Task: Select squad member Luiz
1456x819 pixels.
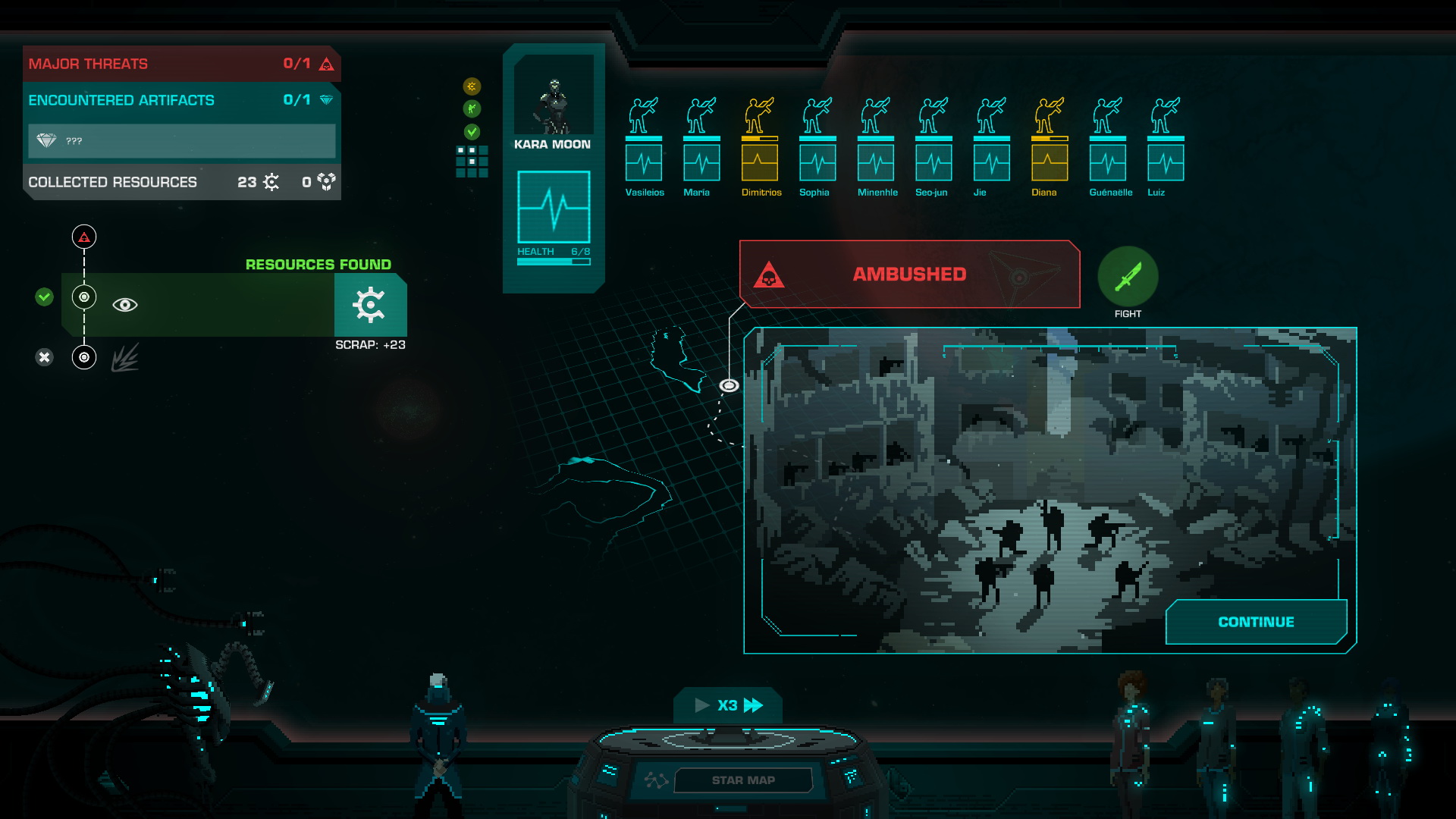Action: pyautogui.click(x=1166, y=144)
